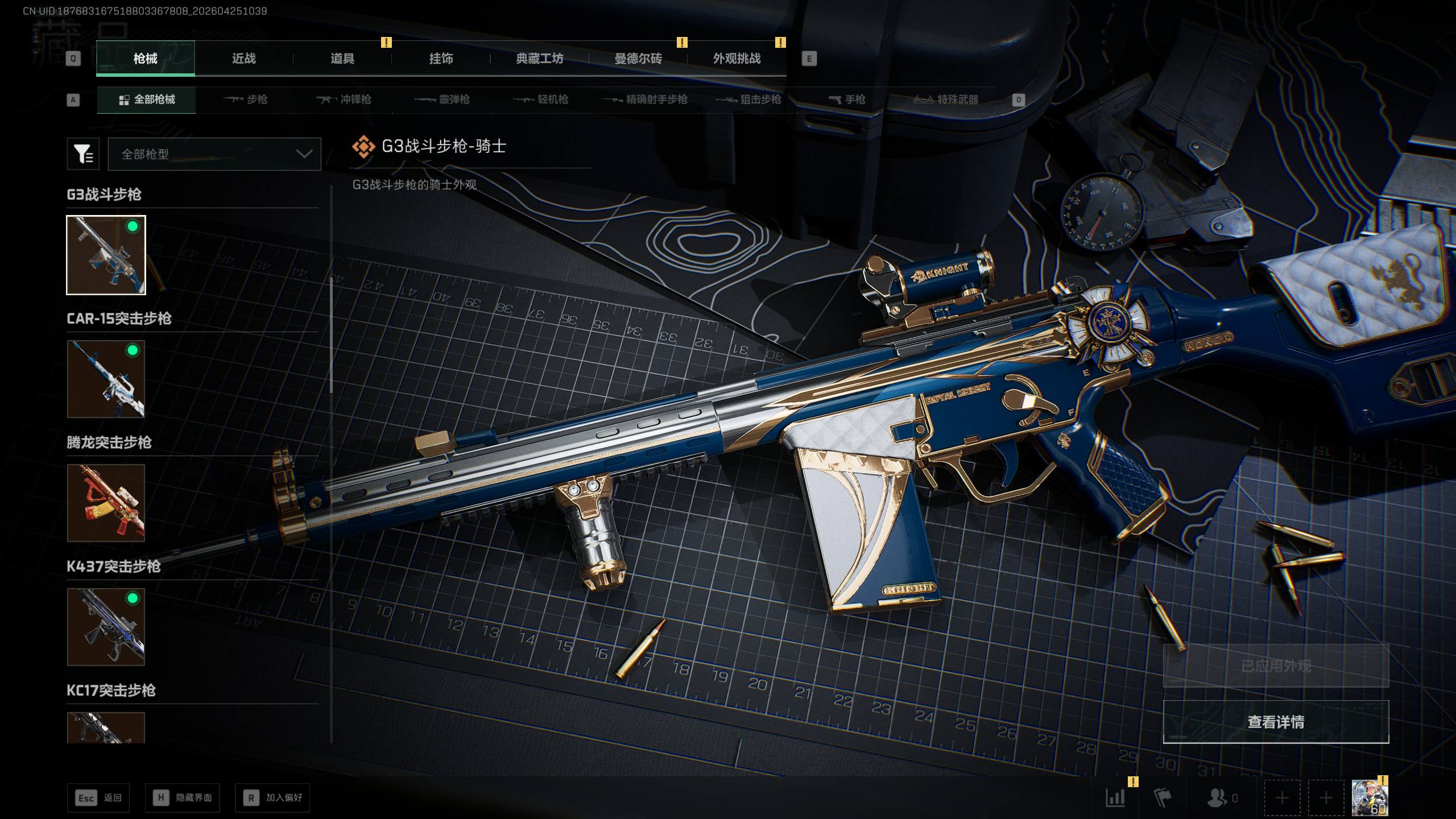Image resolution: width=1456 pixels, height=819 pixels.
Task: Open the 曼德尔砖 tab
Action: 638,59
